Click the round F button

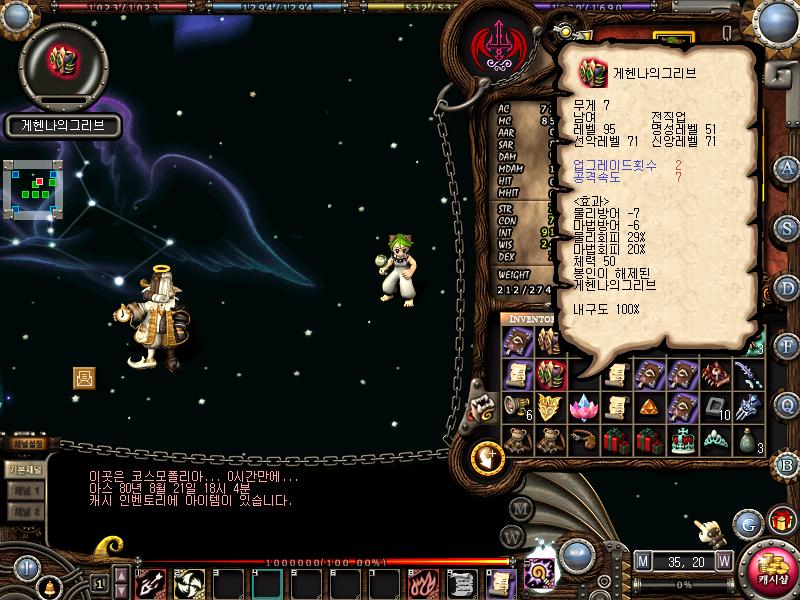click(x=786, y=346)
